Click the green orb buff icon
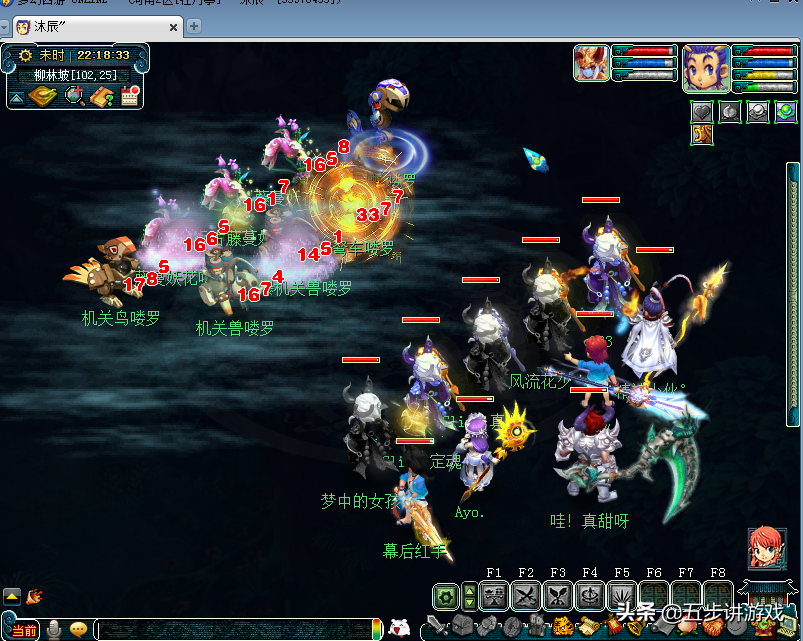This screenshot has height=641, width=803. tap(785, 111)
